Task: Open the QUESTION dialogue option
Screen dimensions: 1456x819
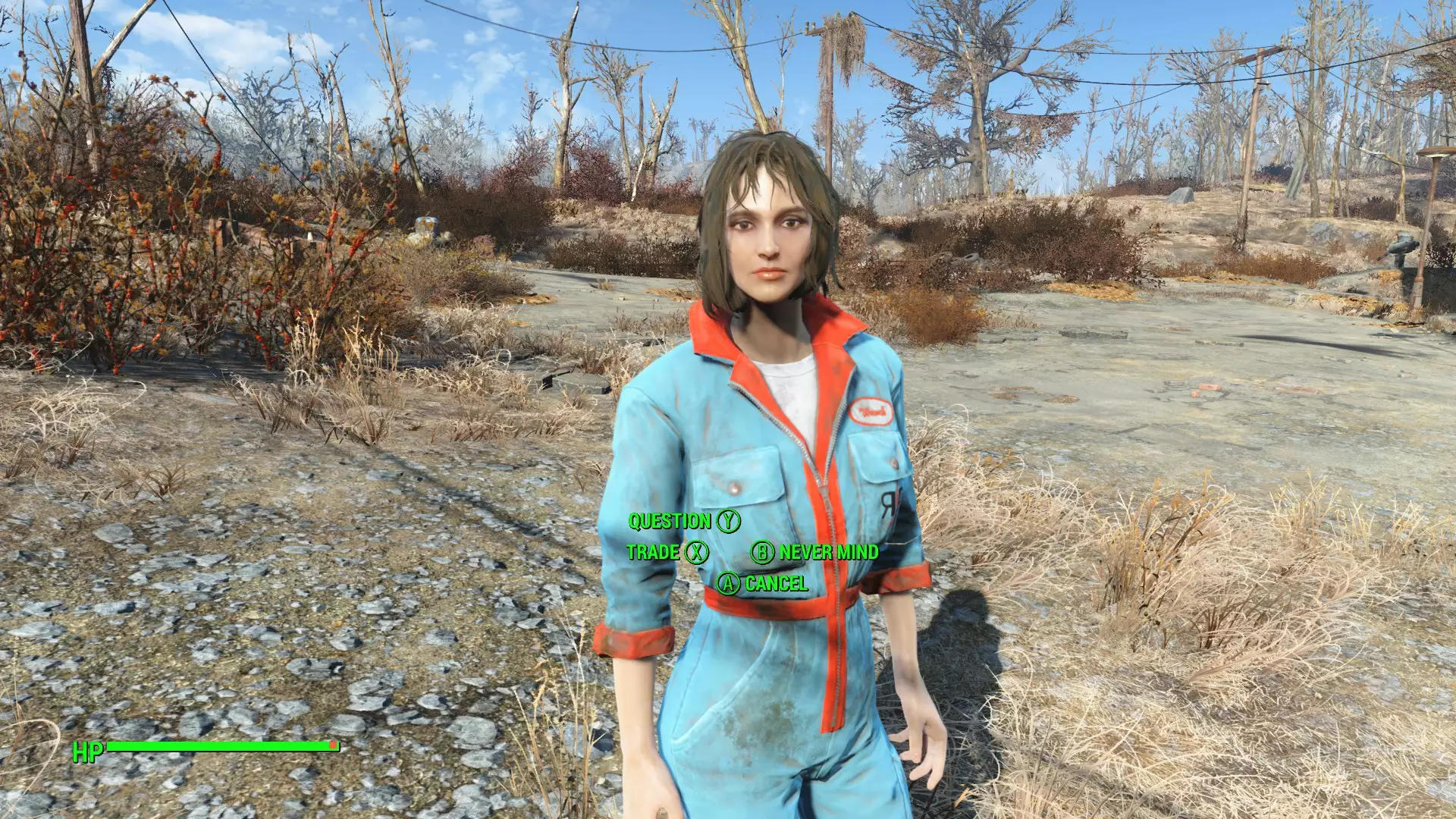Action: tap(670, 521)
